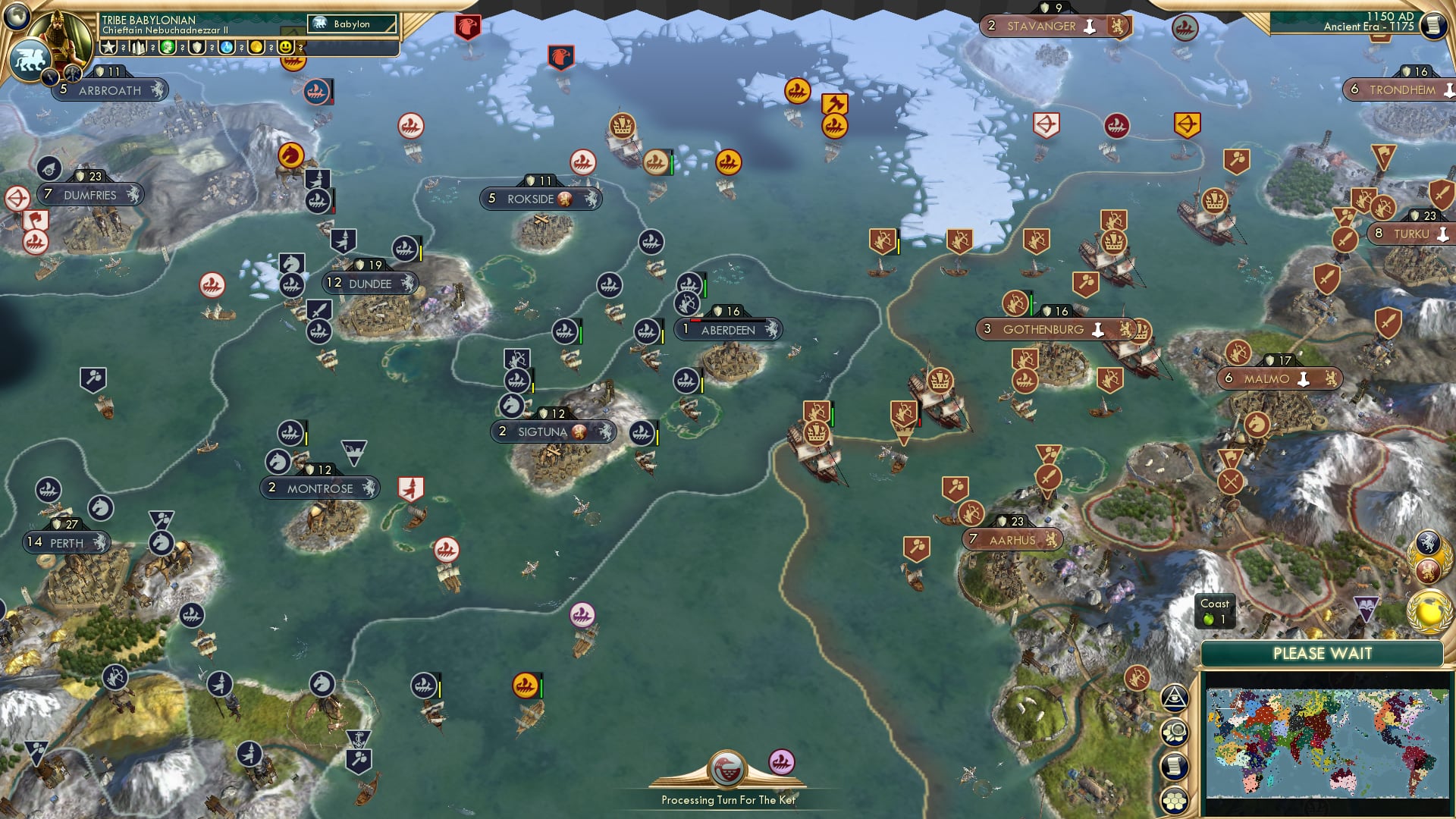
Task: Toggle the world globe button top left
Action: (15, 17)
